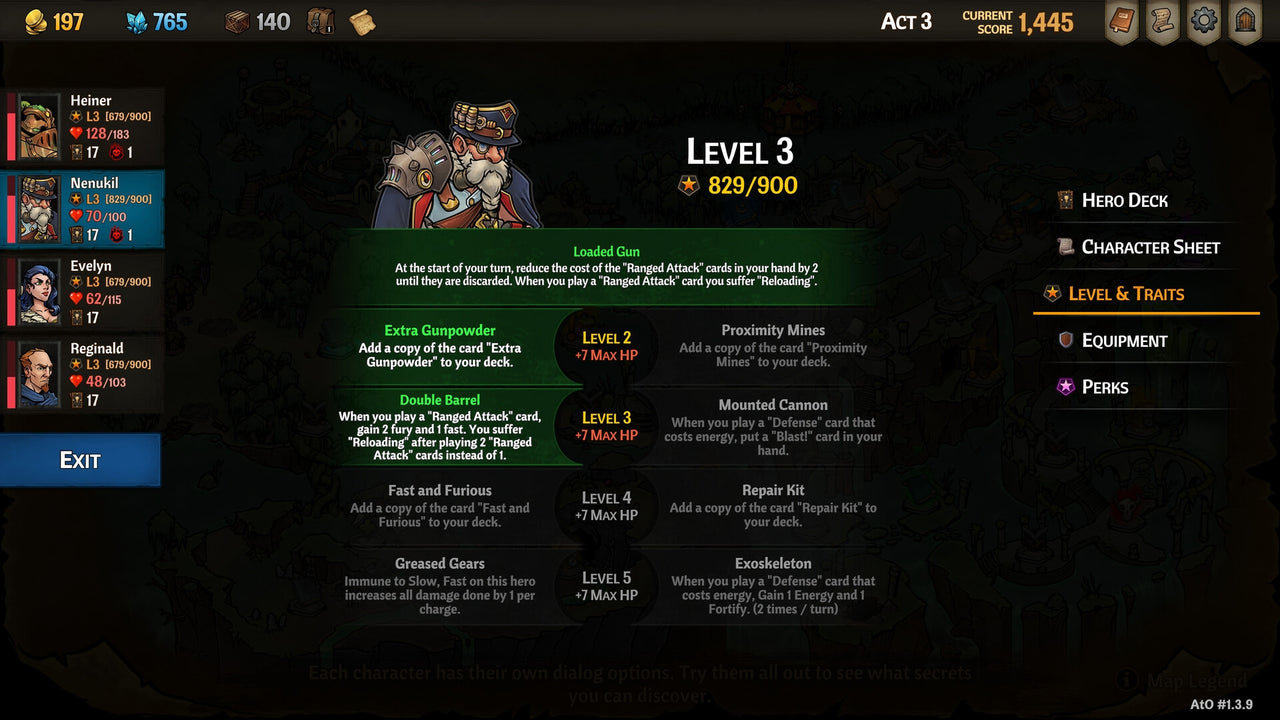This screenshot has height=720, width=1280.
Task: Click the scroll icon beside the backpack
Action: pos(361,21)
